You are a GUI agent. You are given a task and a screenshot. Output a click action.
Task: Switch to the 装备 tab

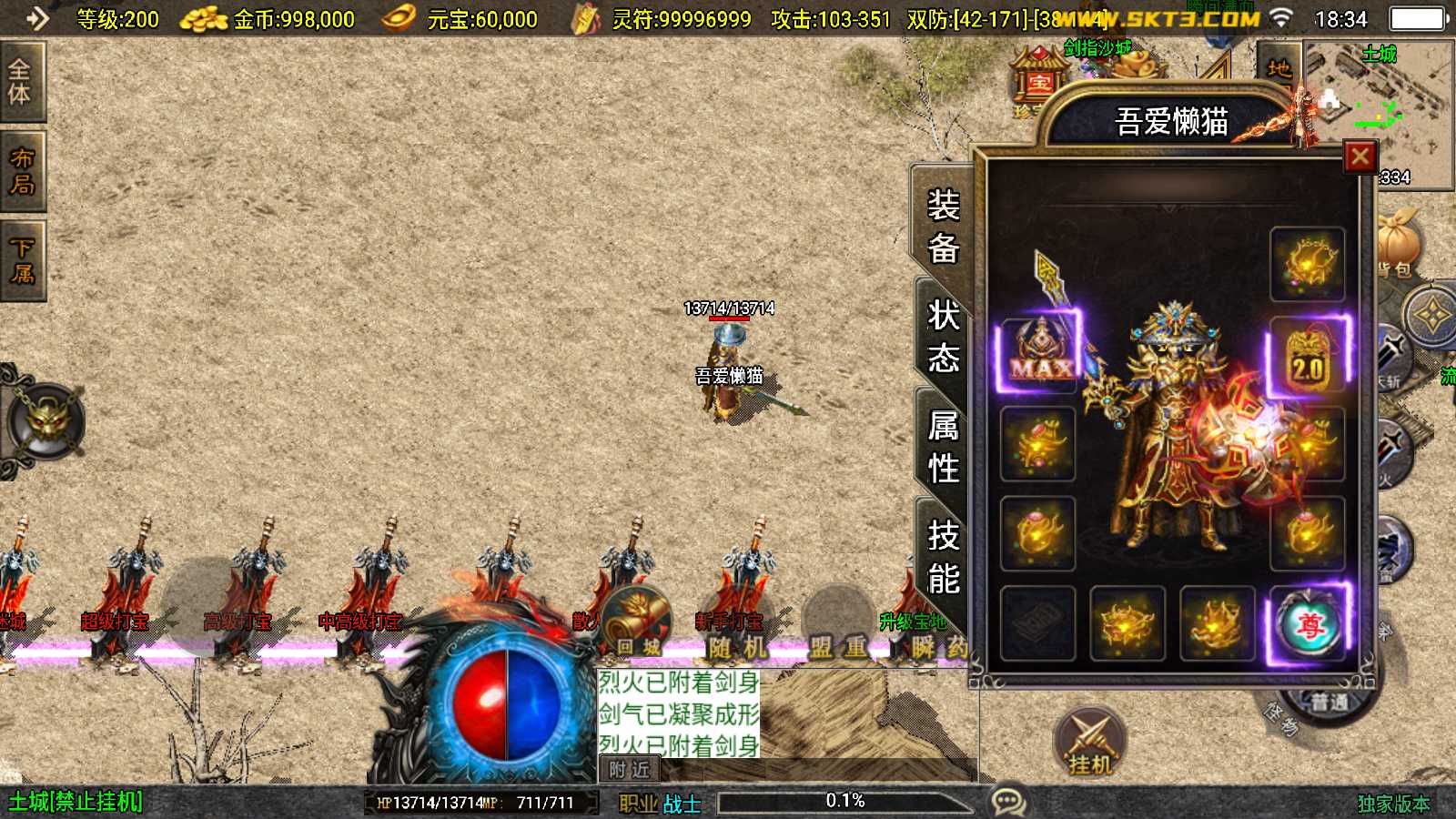[x=943, y=226]
